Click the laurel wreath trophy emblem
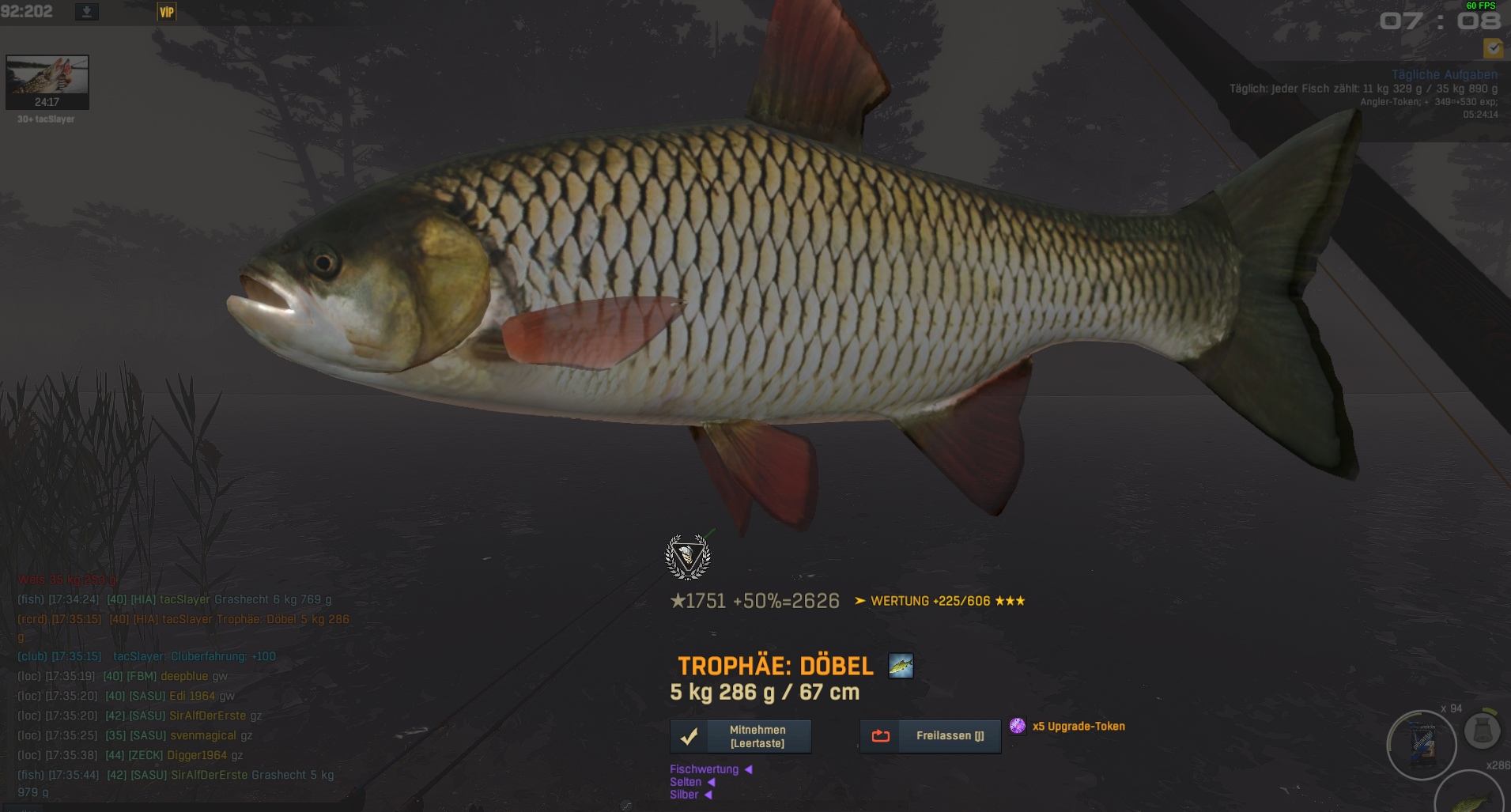The image size is (1511, 812). (x=688, y=557)
